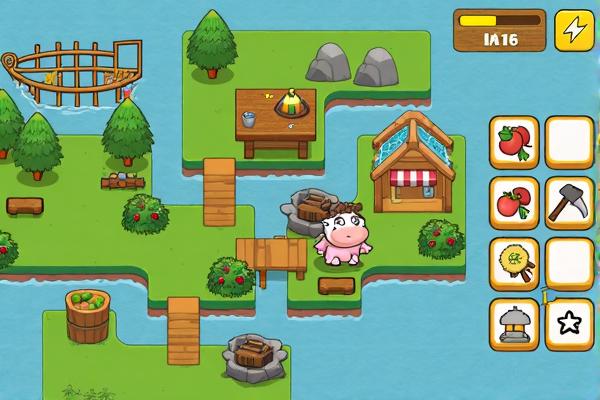Choose the round hay bale item slot

(515, 263)
